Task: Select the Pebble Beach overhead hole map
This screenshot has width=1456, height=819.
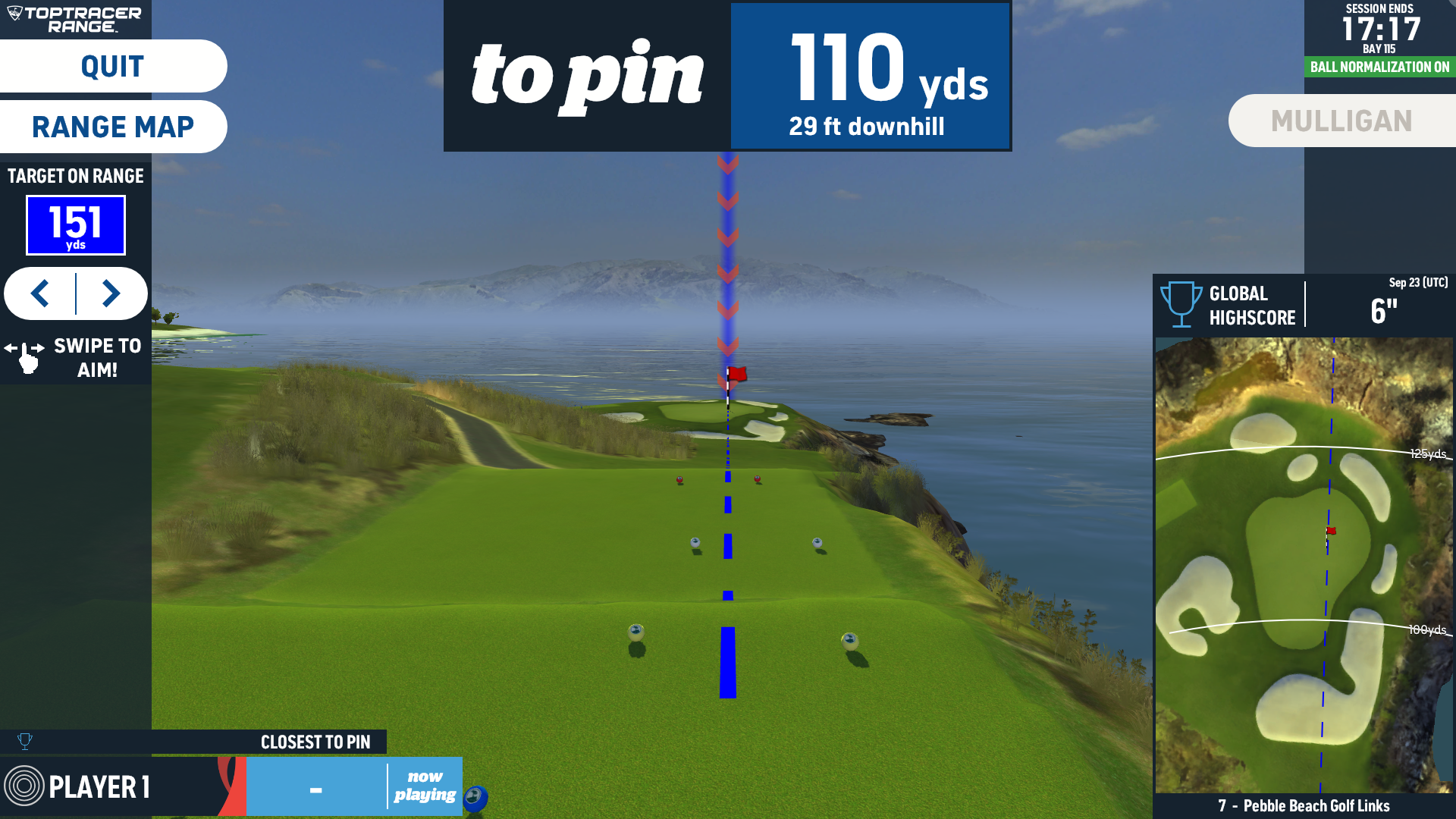Action: tap(1303, 565)
